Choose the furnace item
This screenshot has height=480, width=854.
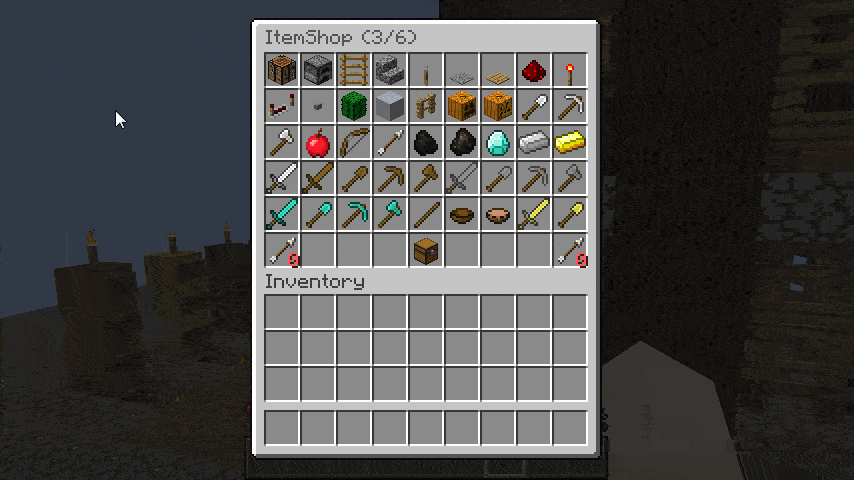click(318, 71)
